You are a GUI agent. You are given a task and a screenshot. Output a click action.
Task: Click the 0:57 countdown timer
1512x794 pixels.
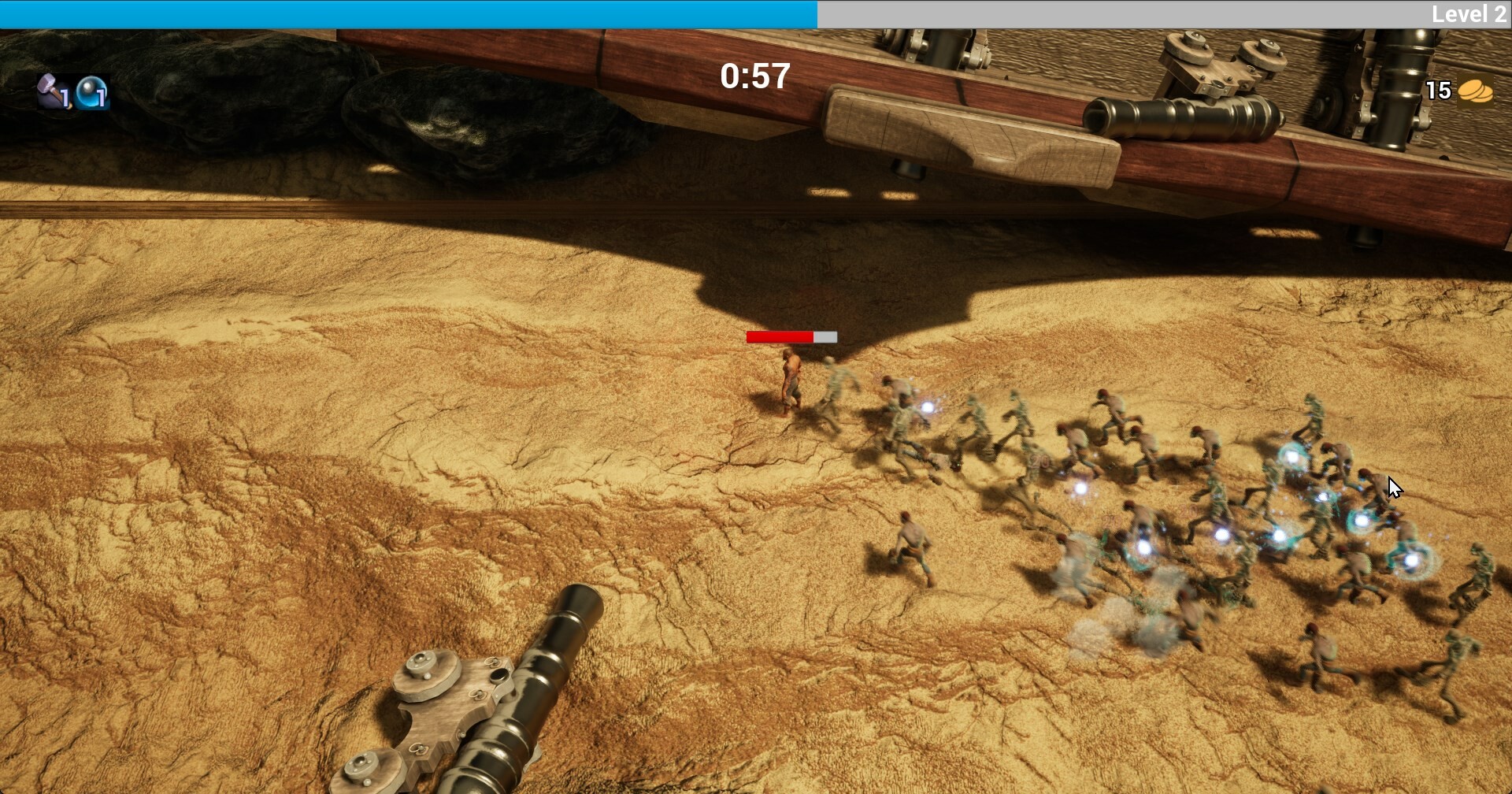[x=752, y=77]
